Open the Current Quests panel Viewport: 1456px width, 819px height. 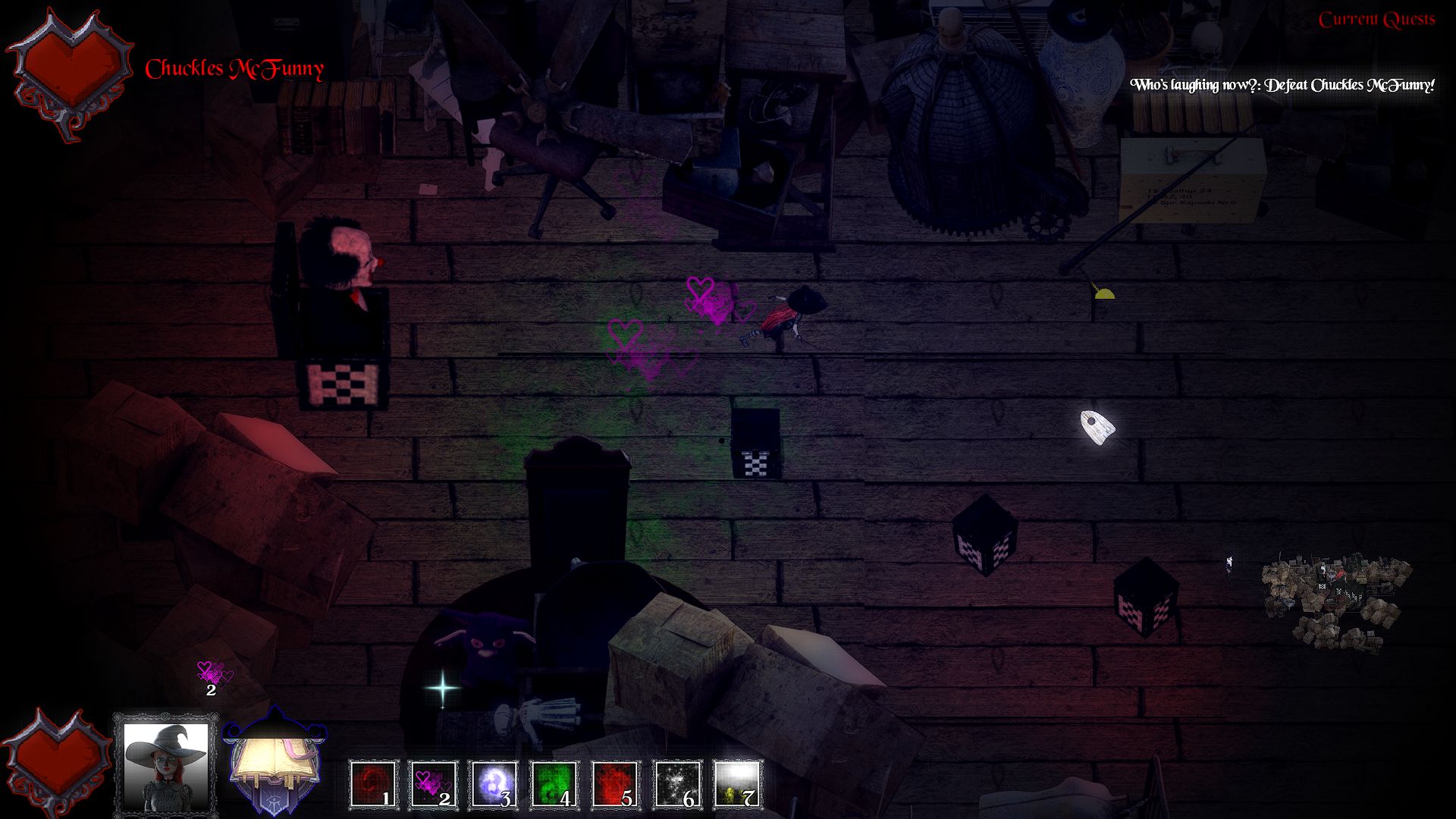pos(1376,20)
